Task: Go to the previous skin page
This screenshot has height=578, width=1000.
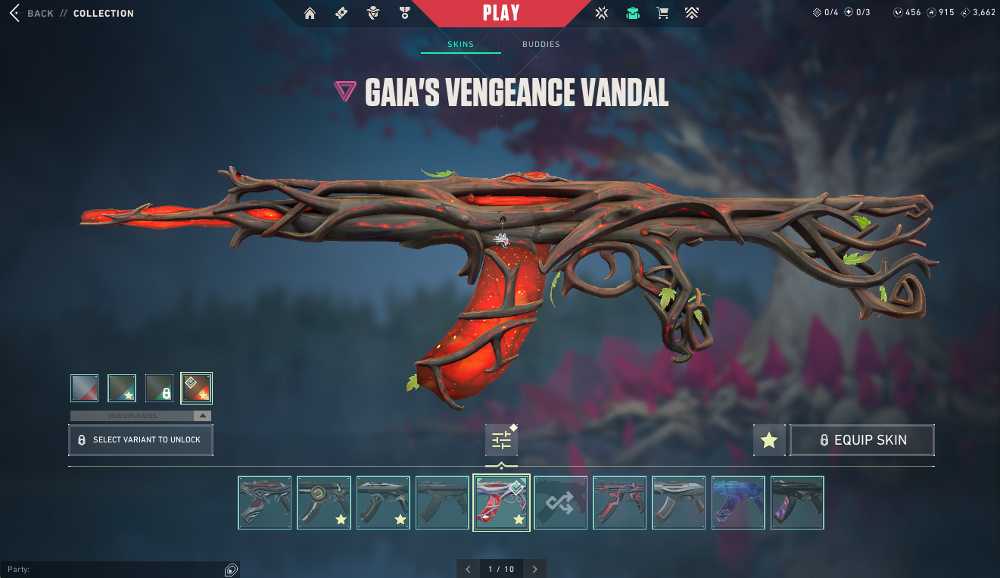Action: pos(468,569)
